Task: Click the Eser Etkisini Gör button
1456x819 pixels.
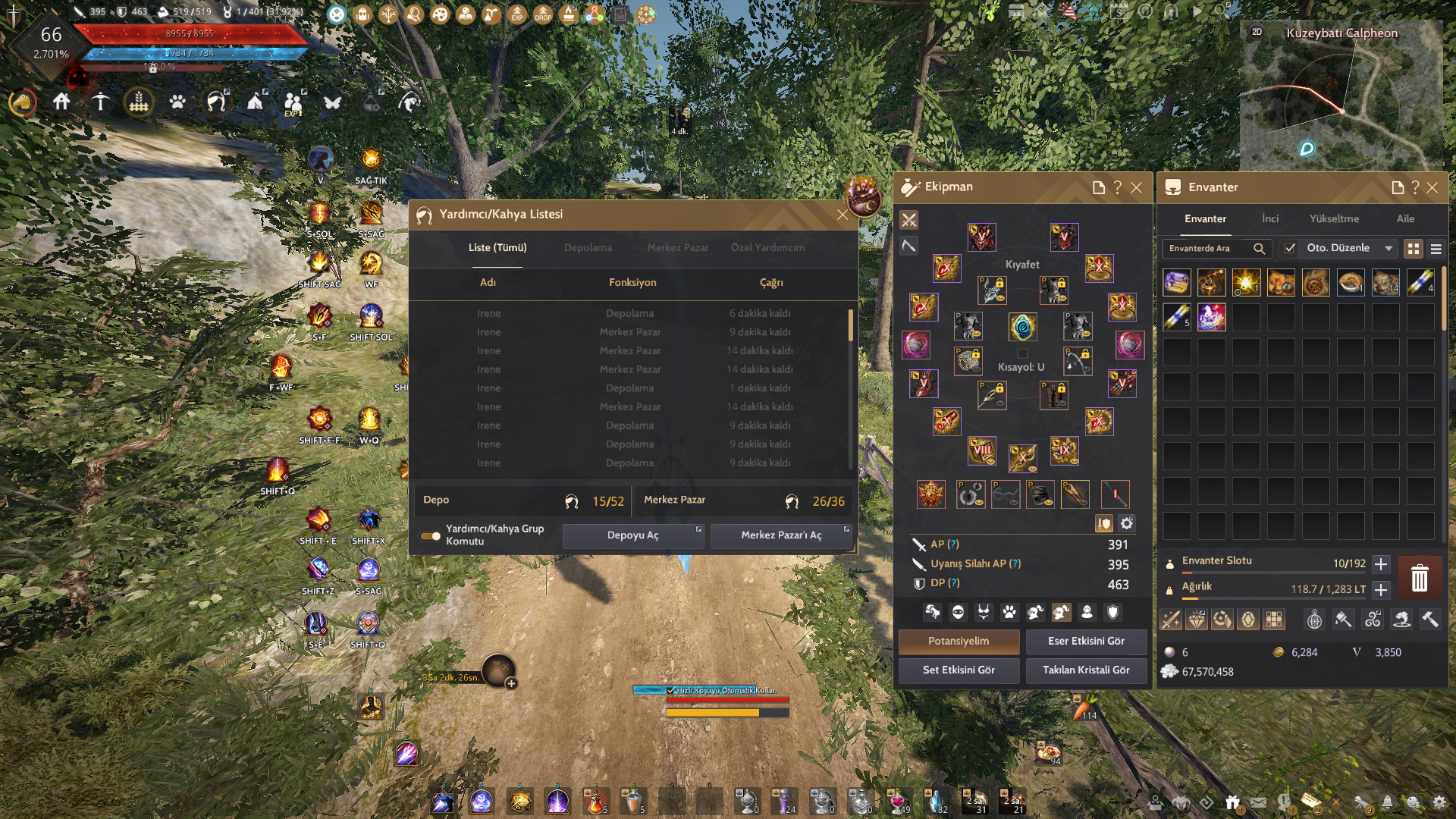Action: [1086, 642]
